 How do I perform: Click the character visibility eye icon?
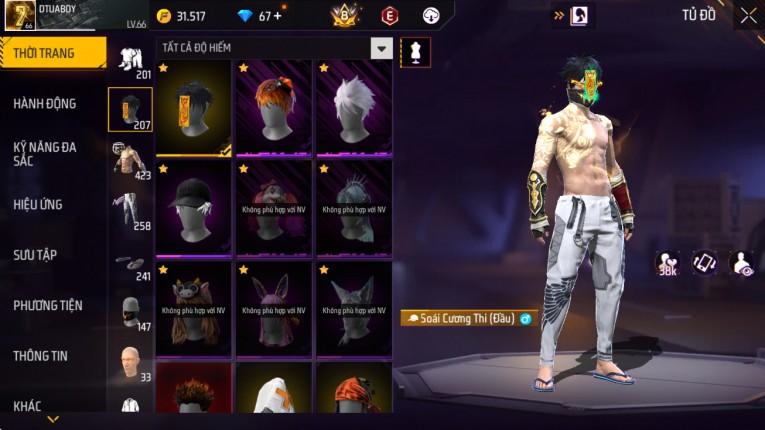742,263
